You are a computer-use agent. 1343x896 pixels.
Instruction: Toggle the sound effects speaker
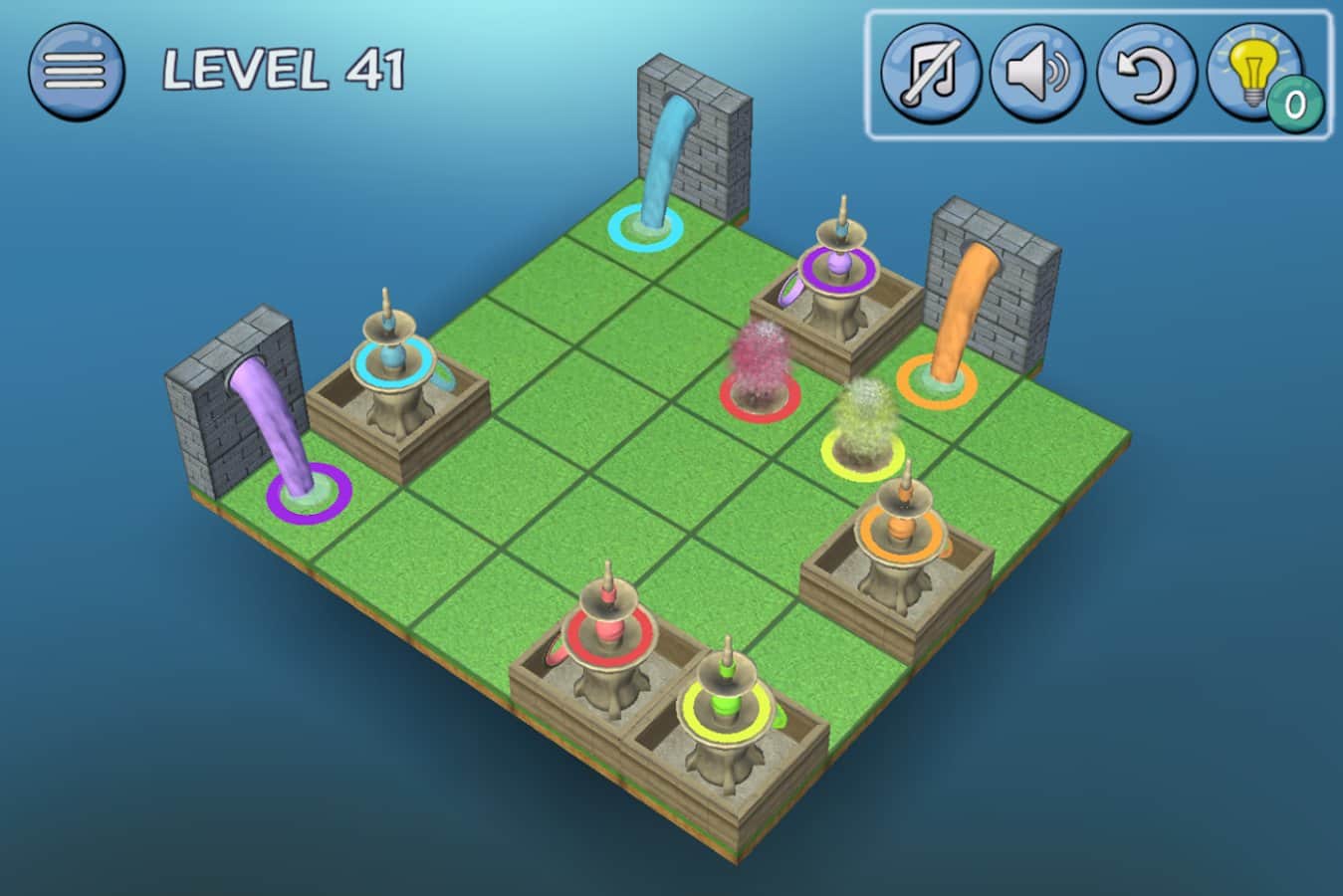coord(1038,74)
